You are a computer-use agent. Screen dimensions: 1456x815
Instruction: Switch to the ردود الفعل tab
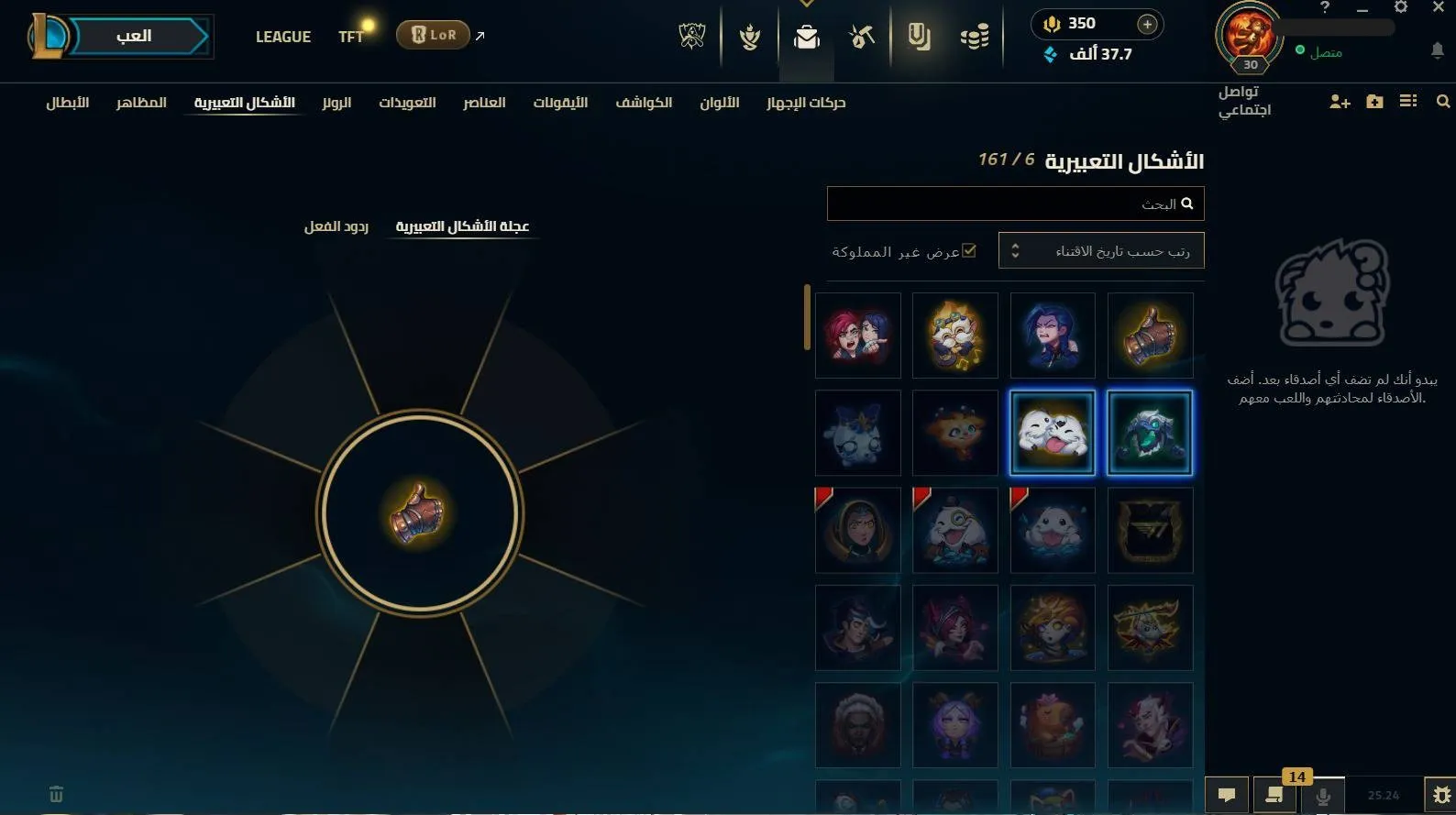(336, 226)
